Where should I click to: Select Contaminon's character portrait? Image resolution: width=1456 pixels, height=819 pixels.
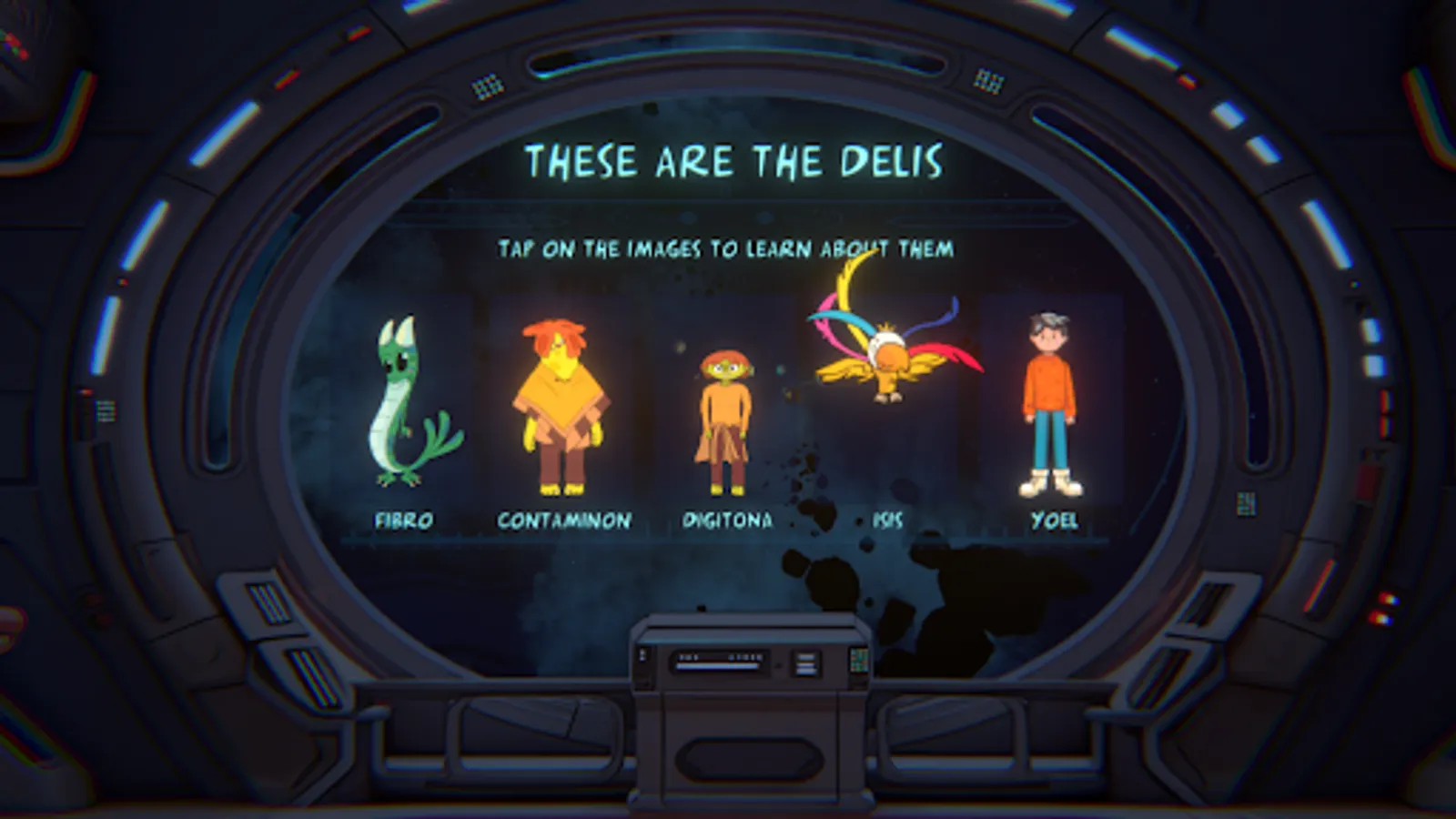561,400
